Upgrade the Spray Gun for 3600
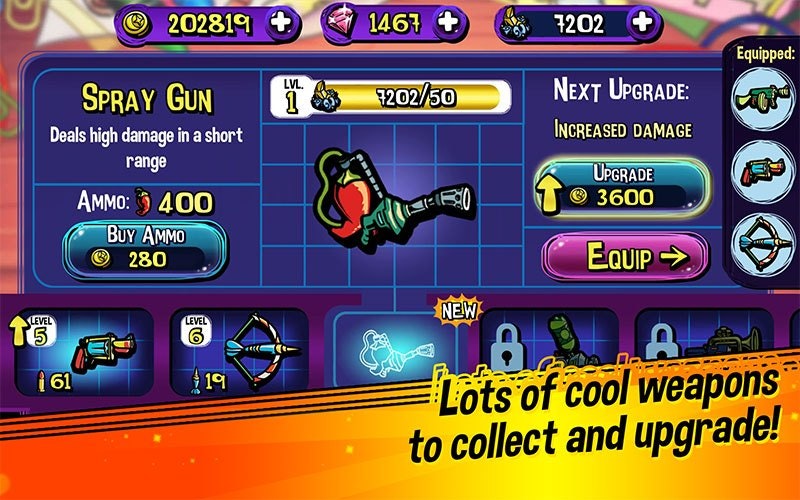The width and height of the screenshot is (800, 500). pos(624,187)
